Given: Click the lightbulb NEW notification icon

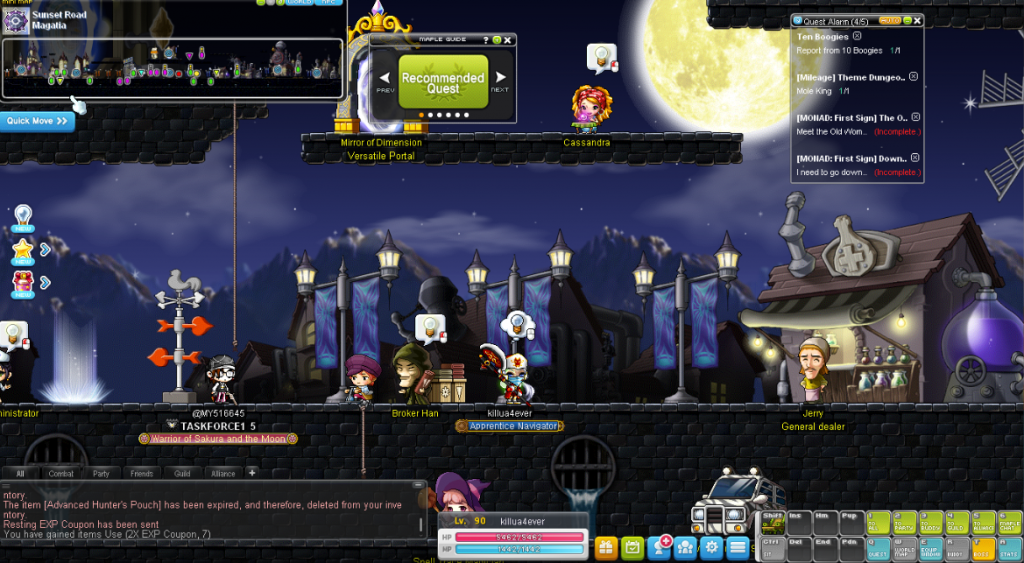Looking at the screenshot, I should click(22, 217).
